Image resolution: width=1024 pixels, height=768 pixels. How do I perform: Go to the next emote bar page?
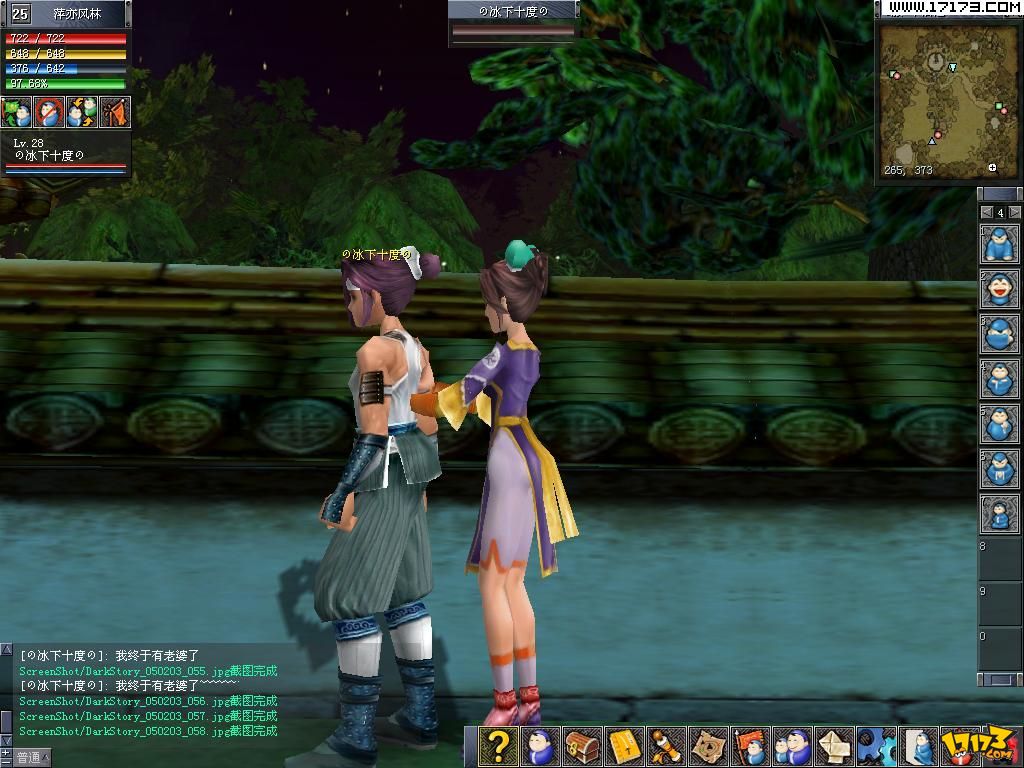tap(1014, 212)
